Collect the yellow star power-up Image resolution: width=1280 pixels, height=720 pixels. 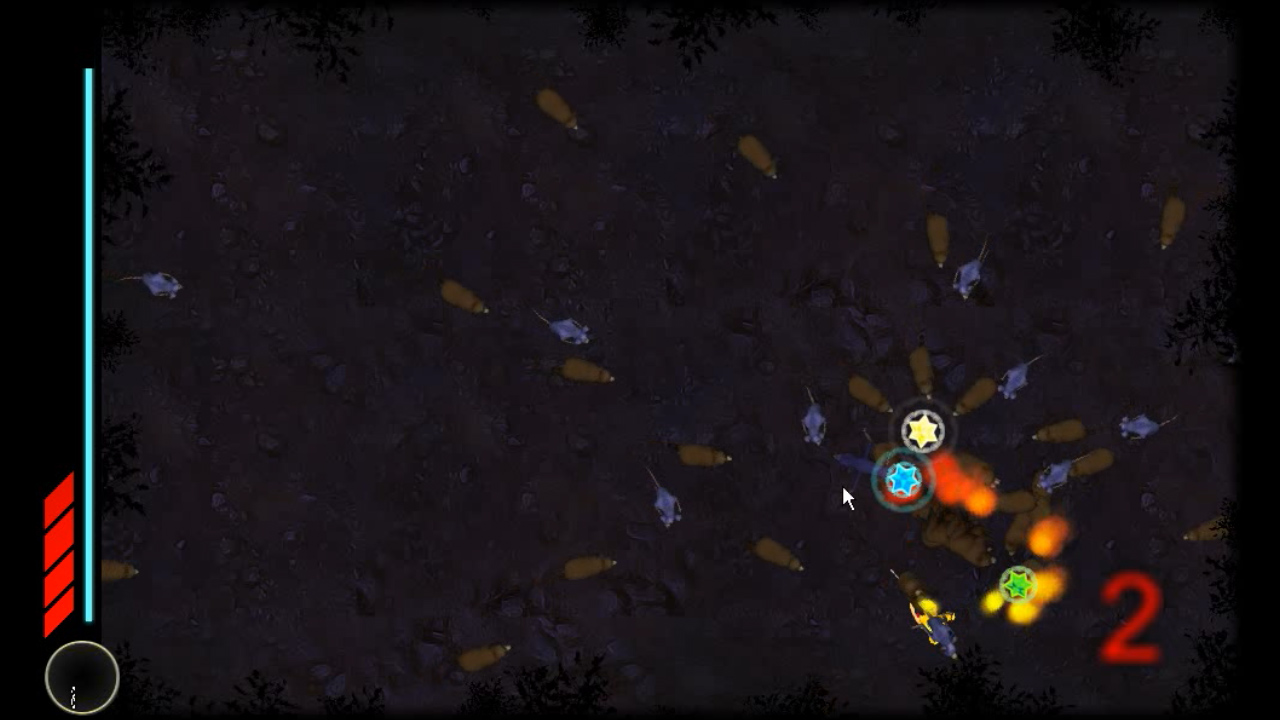tap(921, 430)
